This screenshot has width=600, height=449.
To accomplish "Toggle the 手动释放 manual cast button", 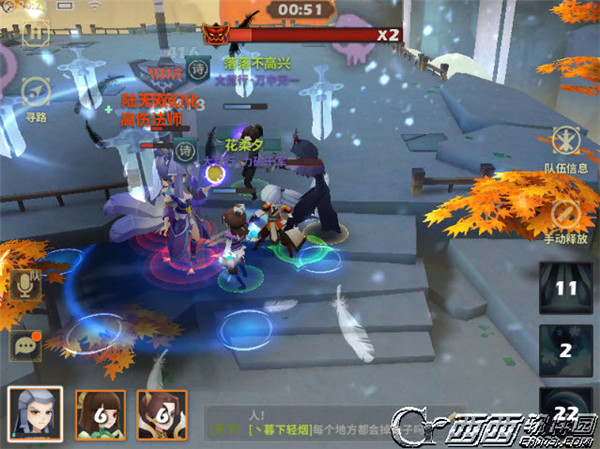I will (x=566, y=214).
